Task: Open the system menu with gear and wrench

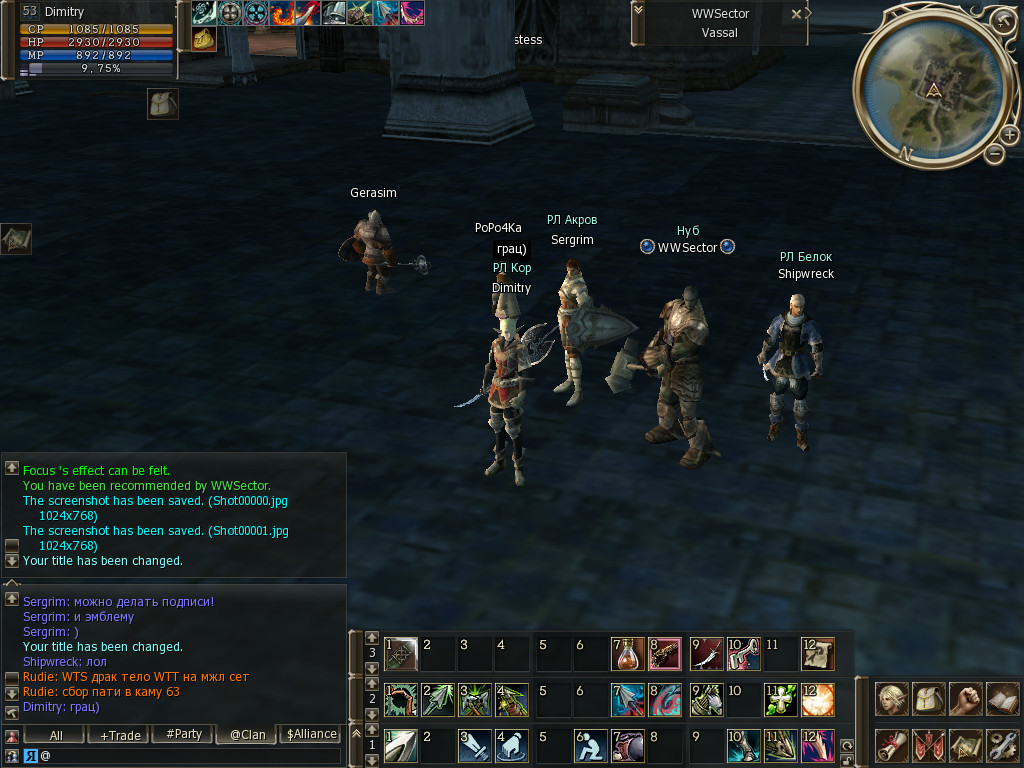Action: (1002, 745)
